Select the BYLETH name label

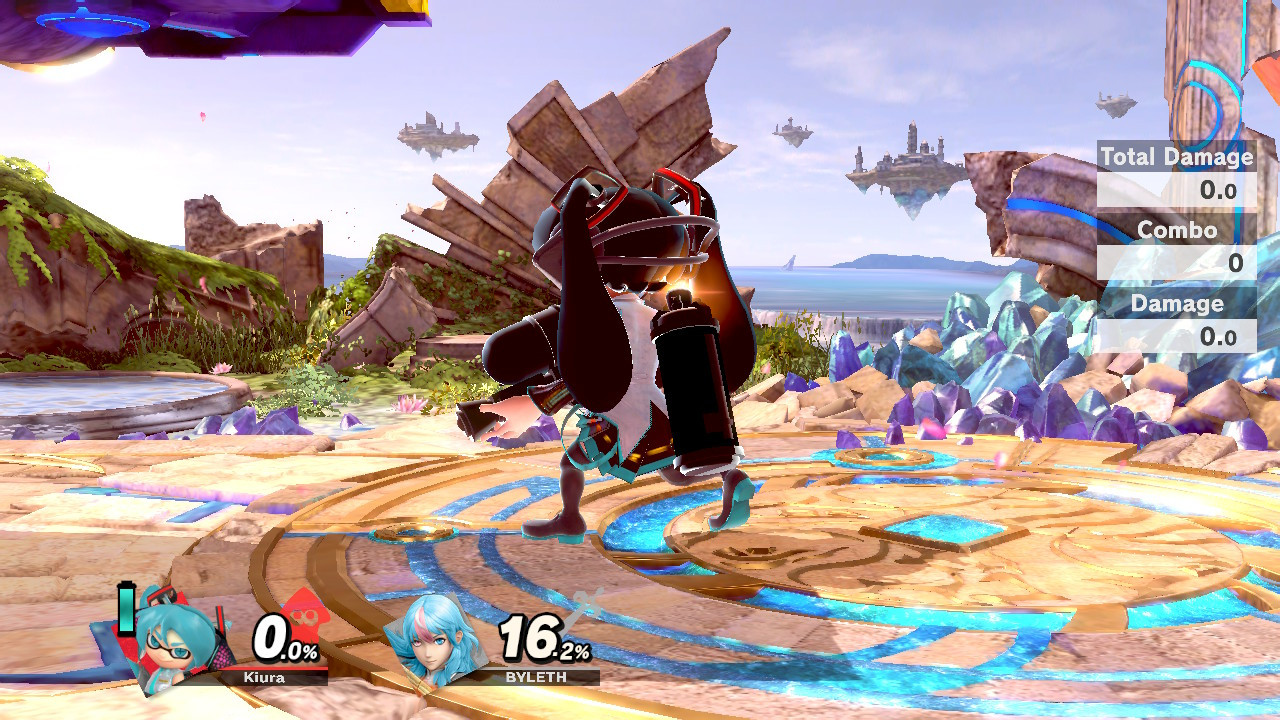pos(537,678)
